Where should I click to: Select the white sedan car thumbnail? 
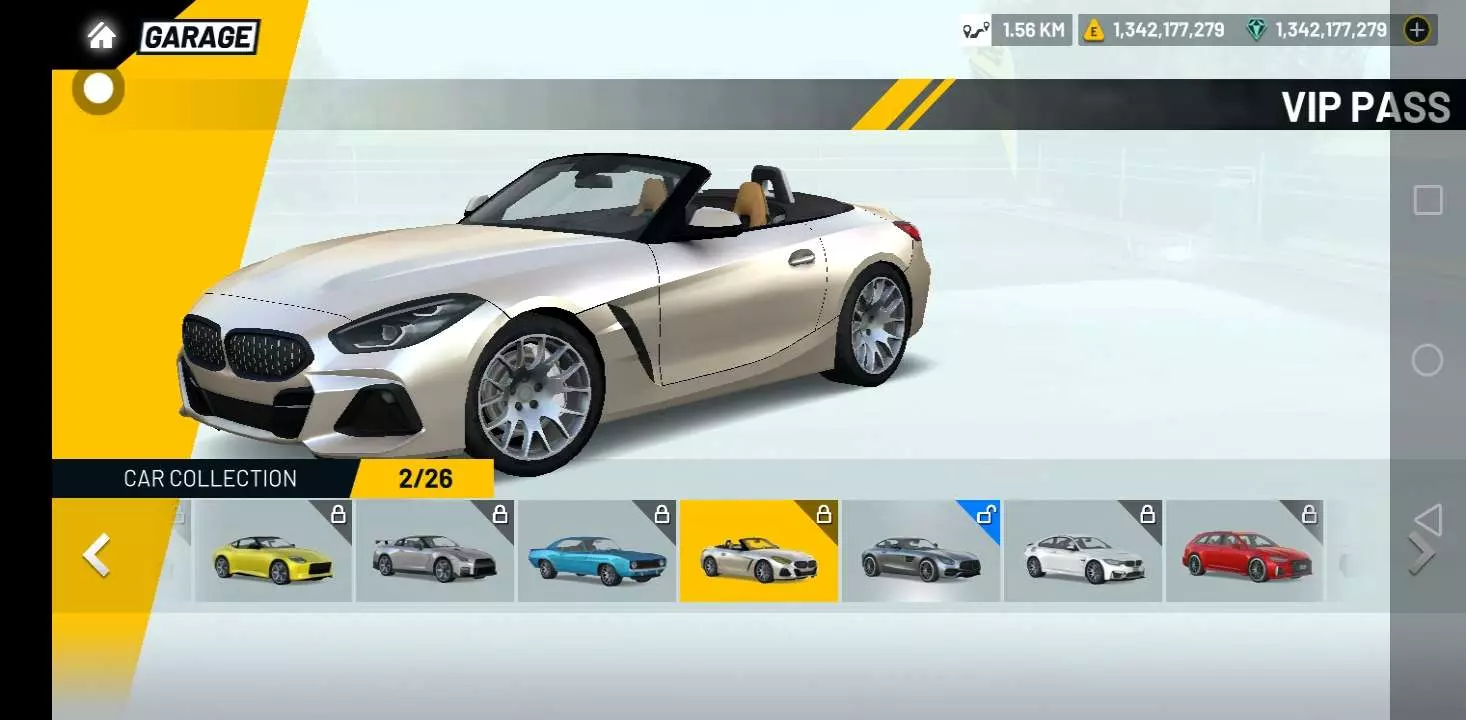[x=1083, y=552]
